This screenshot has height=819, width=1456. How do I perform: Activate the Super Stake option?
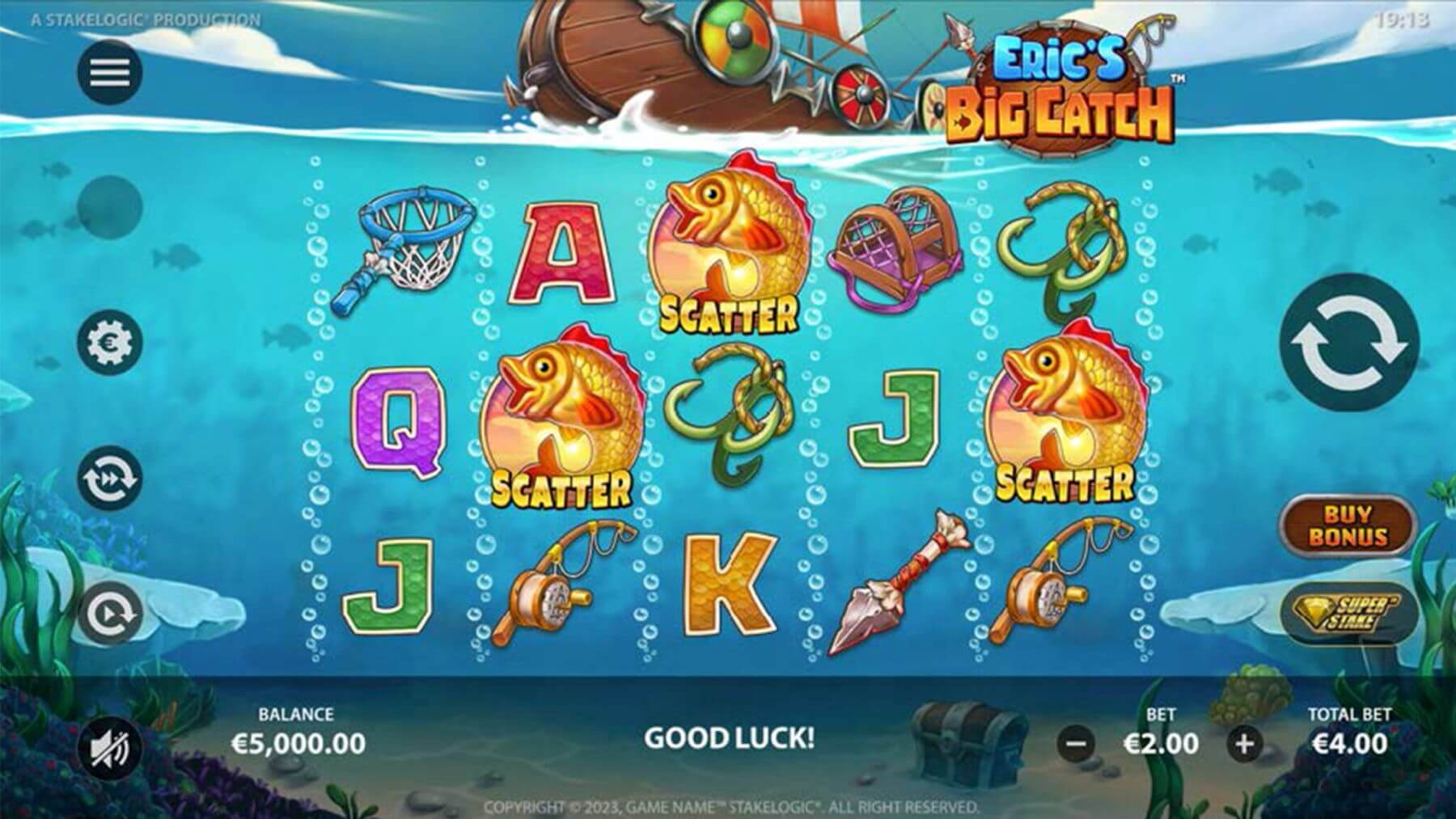1348,614
